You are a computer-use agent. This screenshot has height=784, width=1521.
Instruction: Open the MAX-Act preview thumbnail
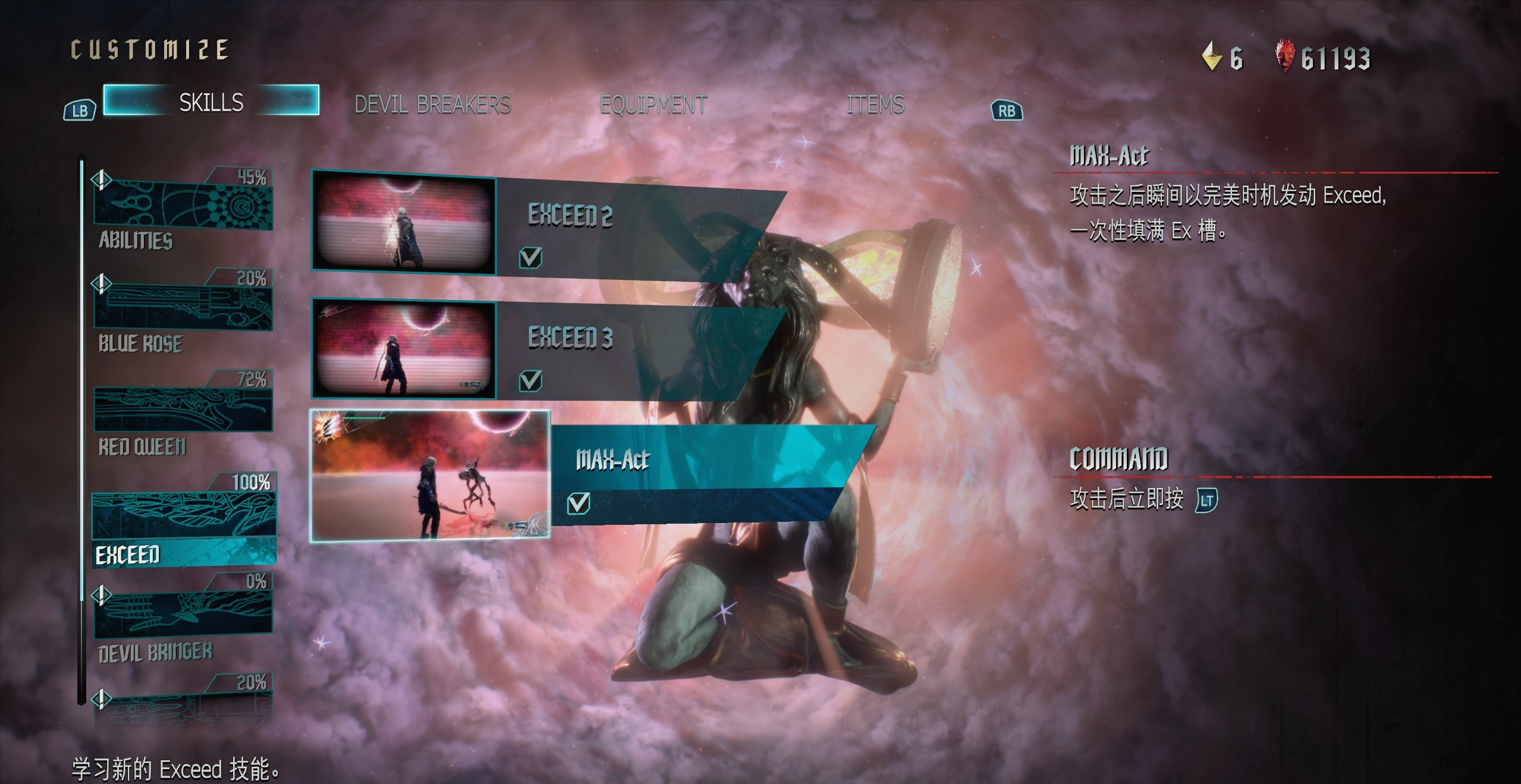coord(430,476)
